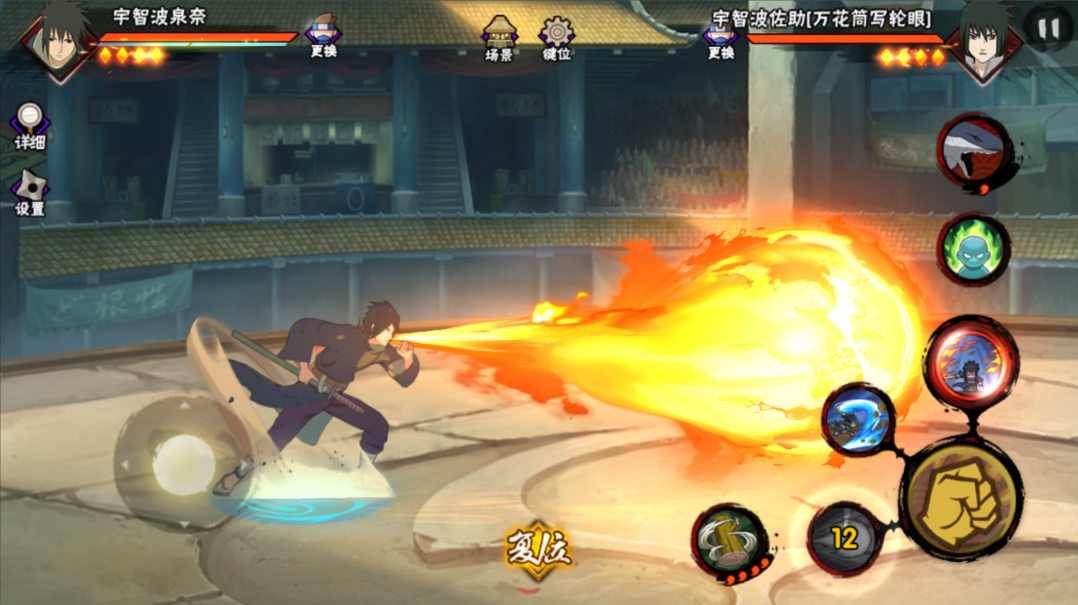Pause the match with the pause button
The image size is (1078, 605).
coord(1047,28)
